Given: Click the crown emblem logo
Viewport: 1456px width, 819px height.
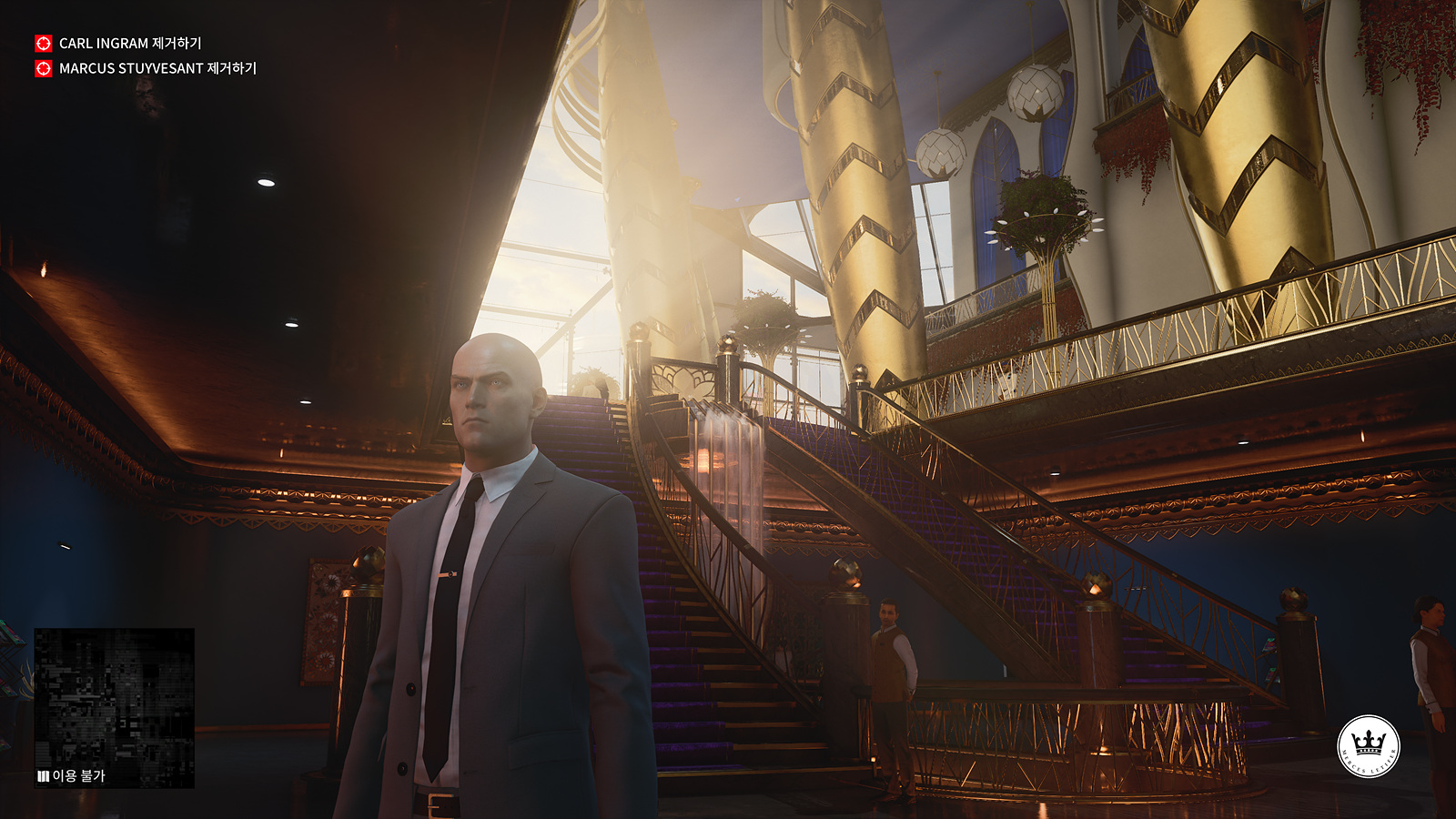Looking at the screenshot, I should tap(1368, 746).
